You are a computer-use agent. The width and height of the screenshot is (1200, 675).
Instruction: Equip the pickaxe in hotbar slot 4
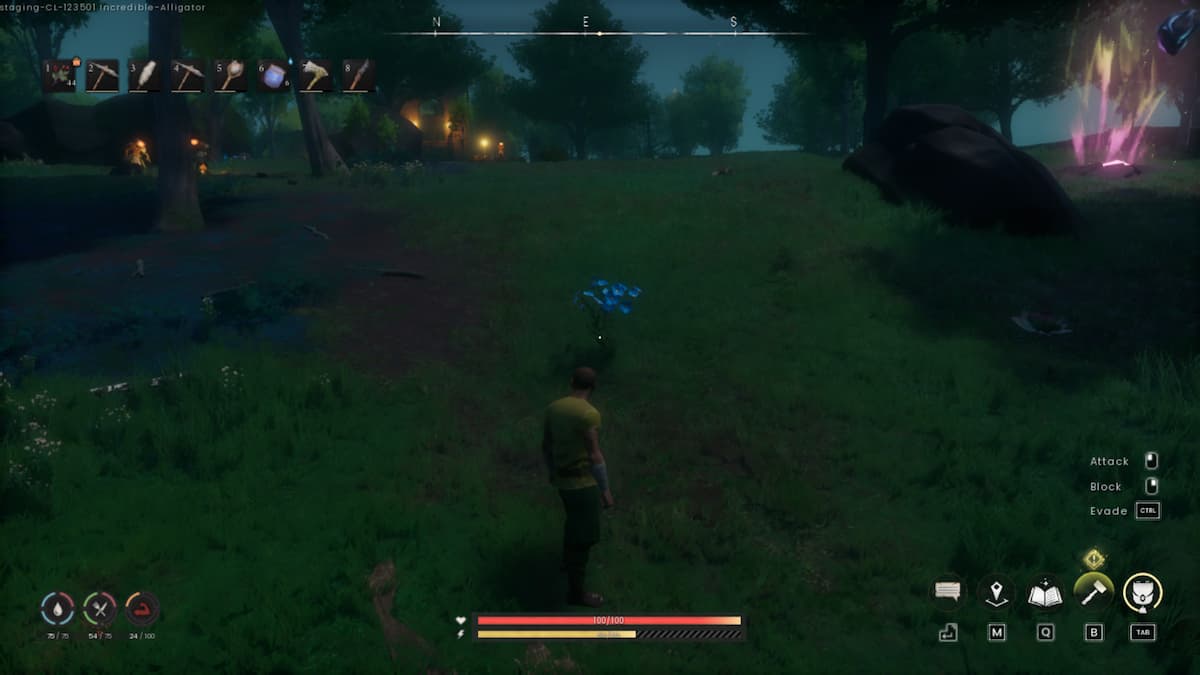(x=188, y=76)
